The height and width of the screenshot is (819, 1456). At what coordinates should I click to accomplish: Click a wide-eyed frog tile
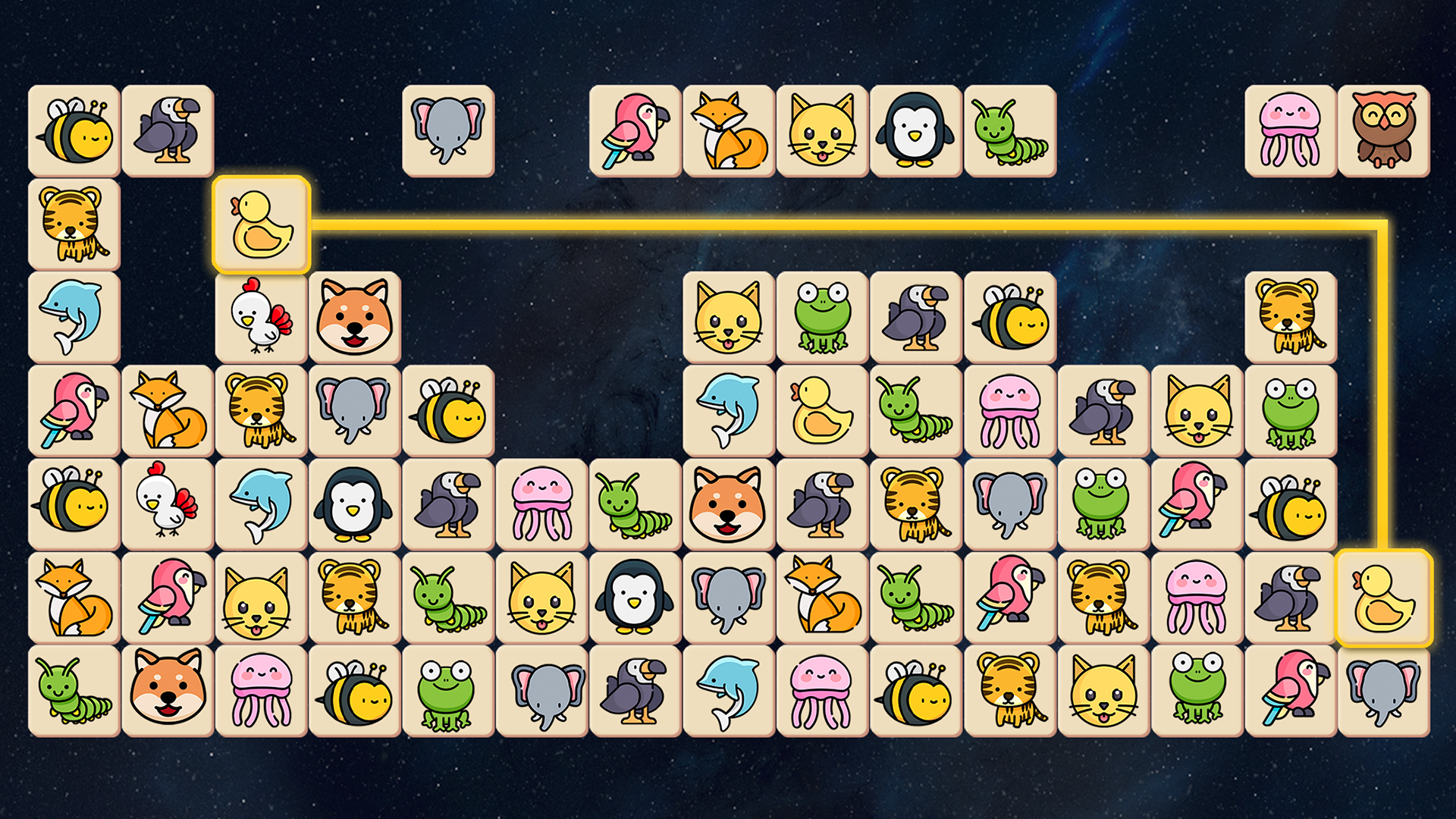coord(1104,503)
